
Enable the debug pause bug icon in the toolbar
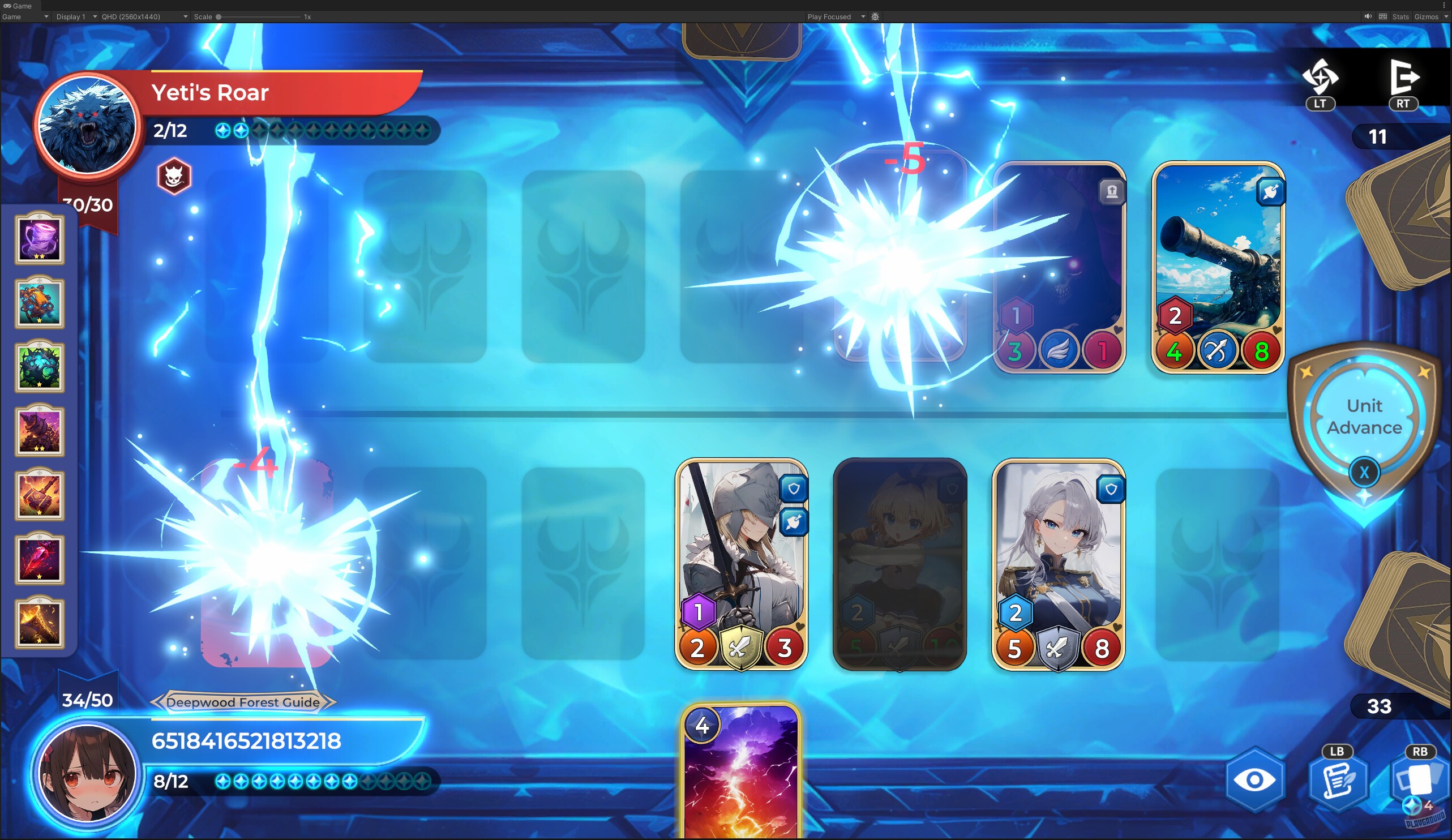click(x=875, y=16)
